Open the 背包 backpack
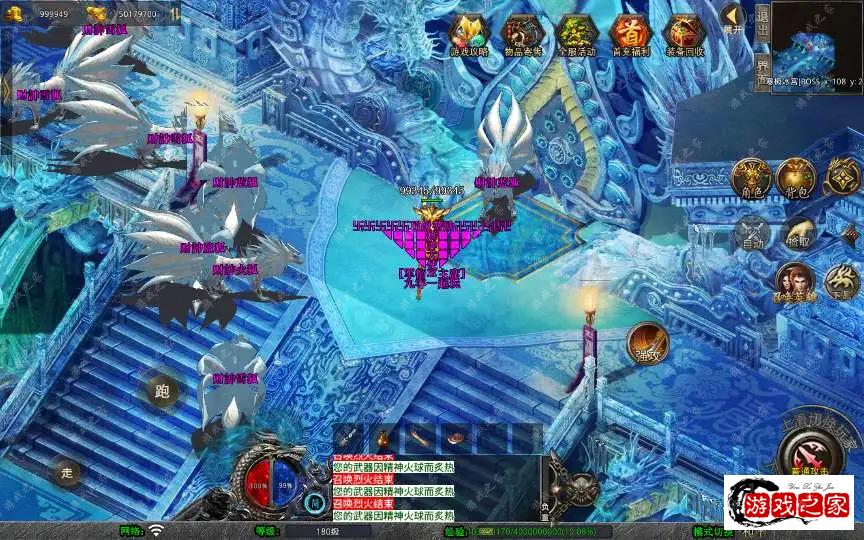 tap(797, 178)
